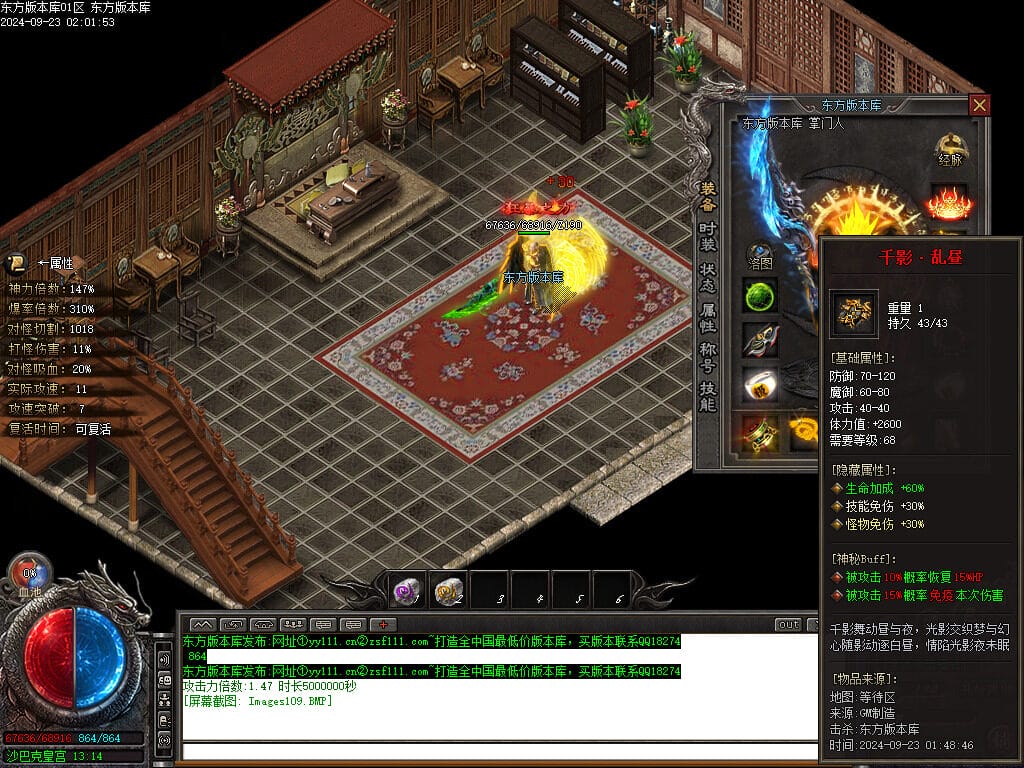Select the white ring equipment slot

click(760, 385)
